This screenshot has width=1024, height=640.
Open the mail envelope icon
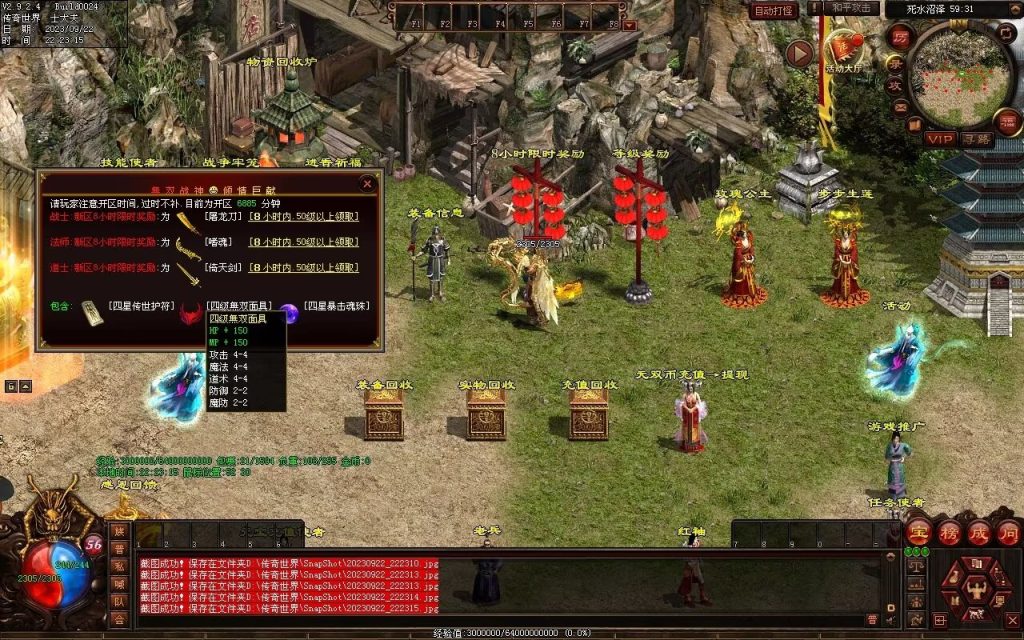click(x=901, y=107)
